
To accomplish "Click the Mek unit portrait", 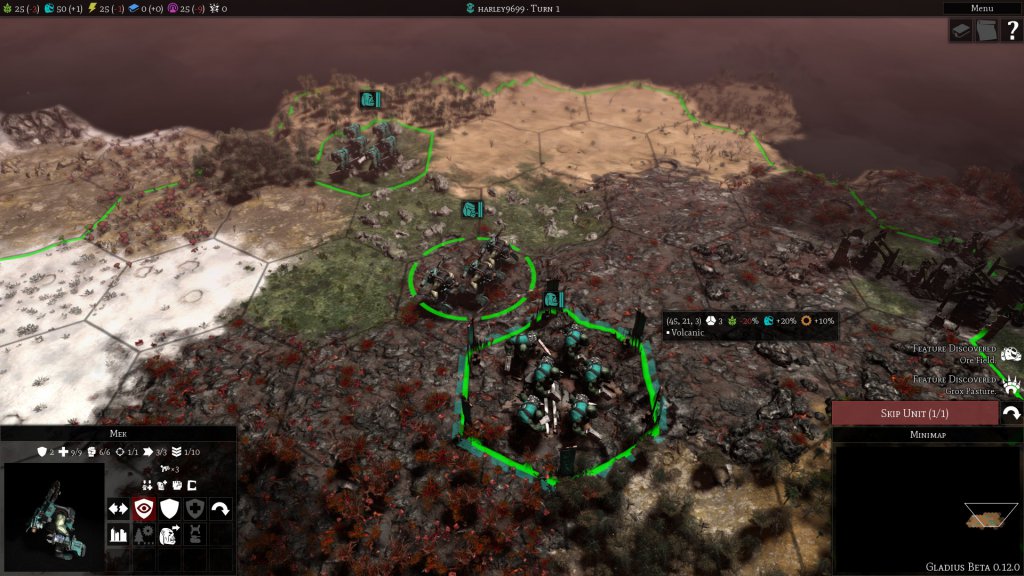I will click(54, 515).
